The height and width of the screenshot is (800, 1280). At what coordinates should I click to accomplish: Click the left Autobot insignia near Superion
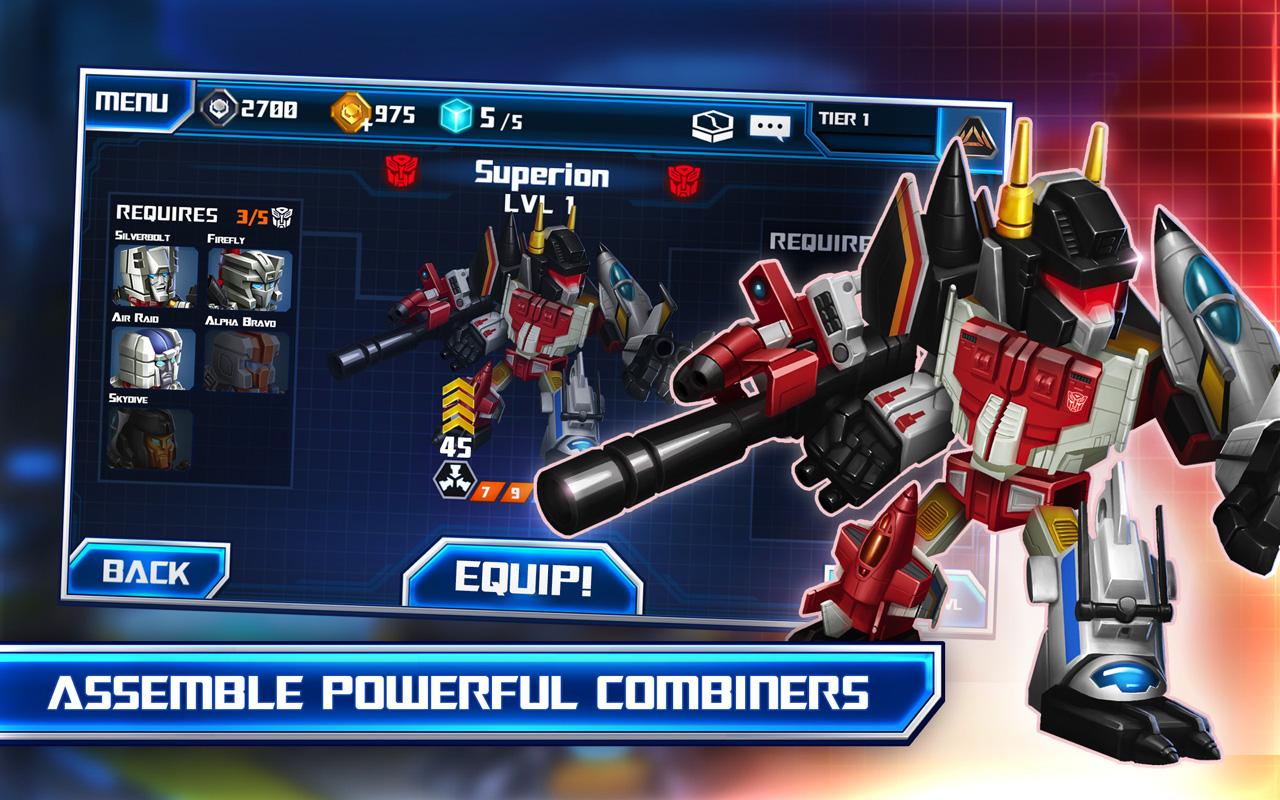399,172
